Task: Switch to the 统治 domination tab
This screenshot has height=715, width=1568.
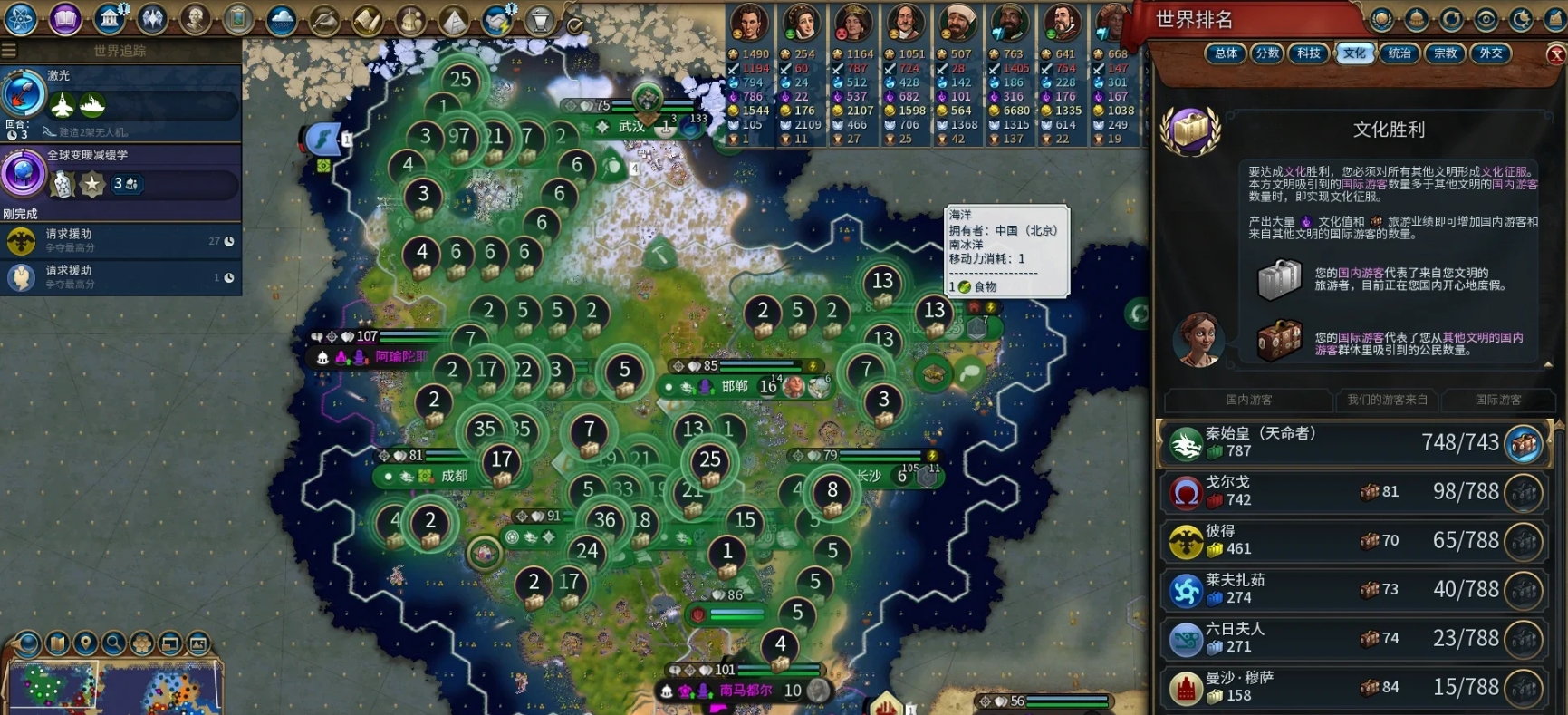Action: pyautogui.click(x=1400, y=53)
